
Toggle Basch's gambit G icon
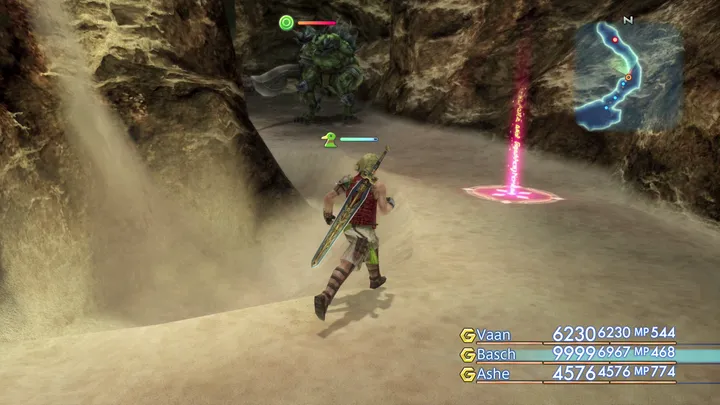tap(467, 354)
